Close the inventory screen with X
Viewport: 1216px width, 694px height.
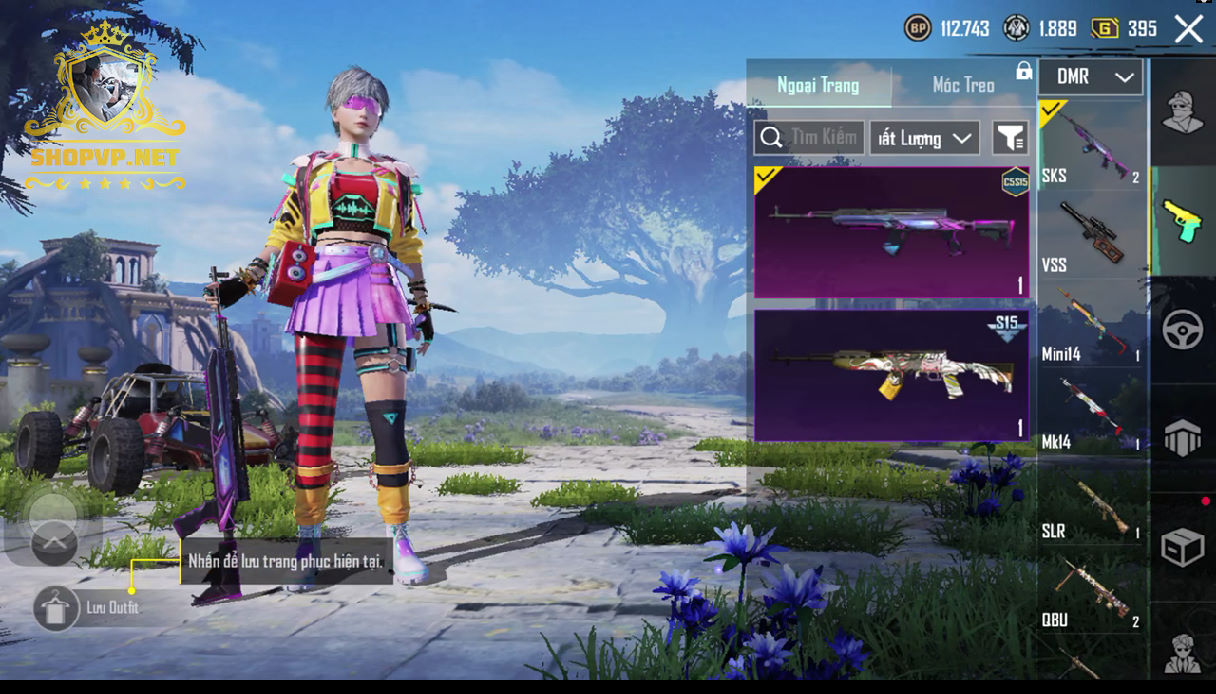coord(1189,29)
